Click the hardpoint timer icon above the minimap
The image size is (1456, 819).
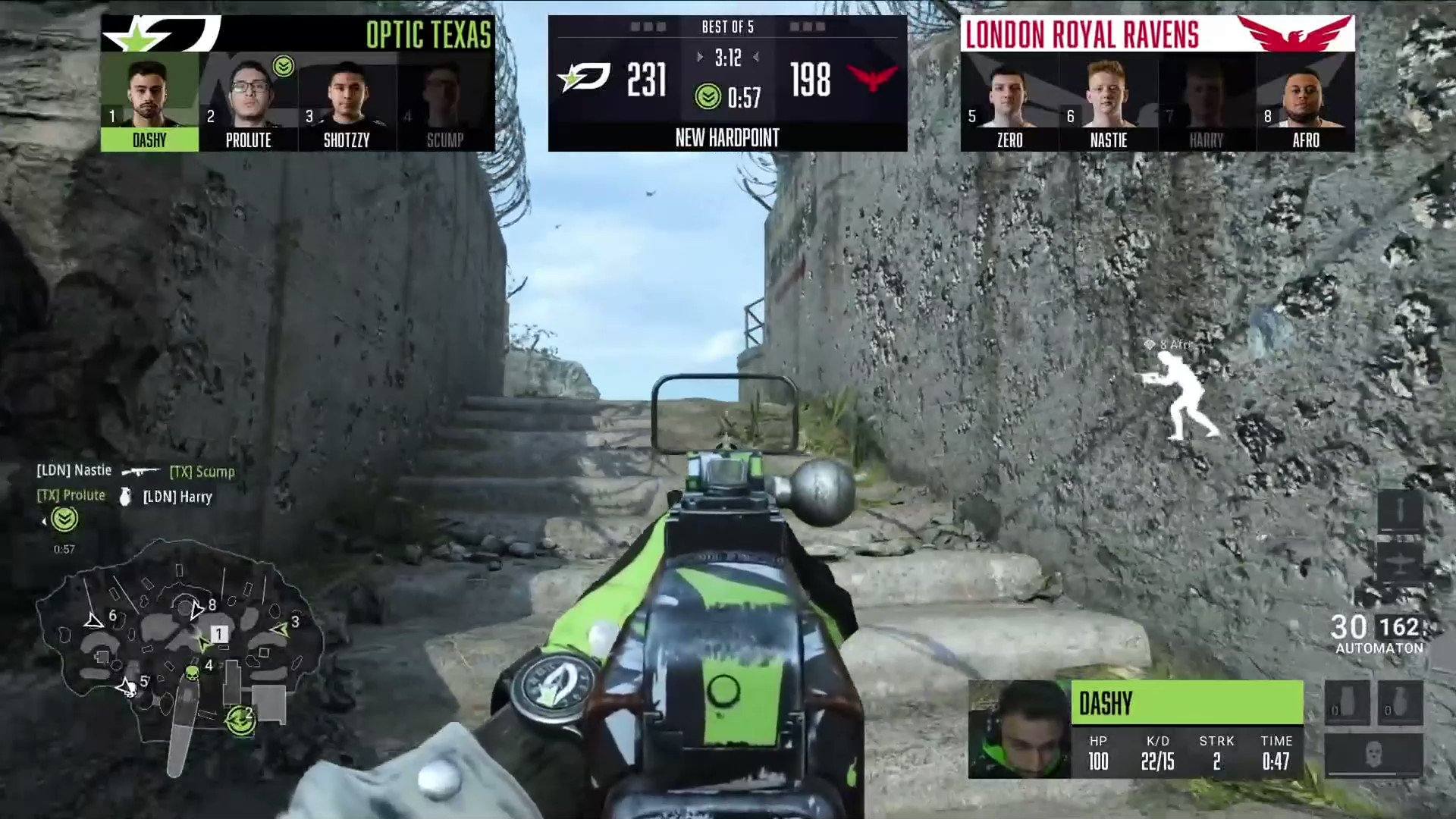point(64,519)
